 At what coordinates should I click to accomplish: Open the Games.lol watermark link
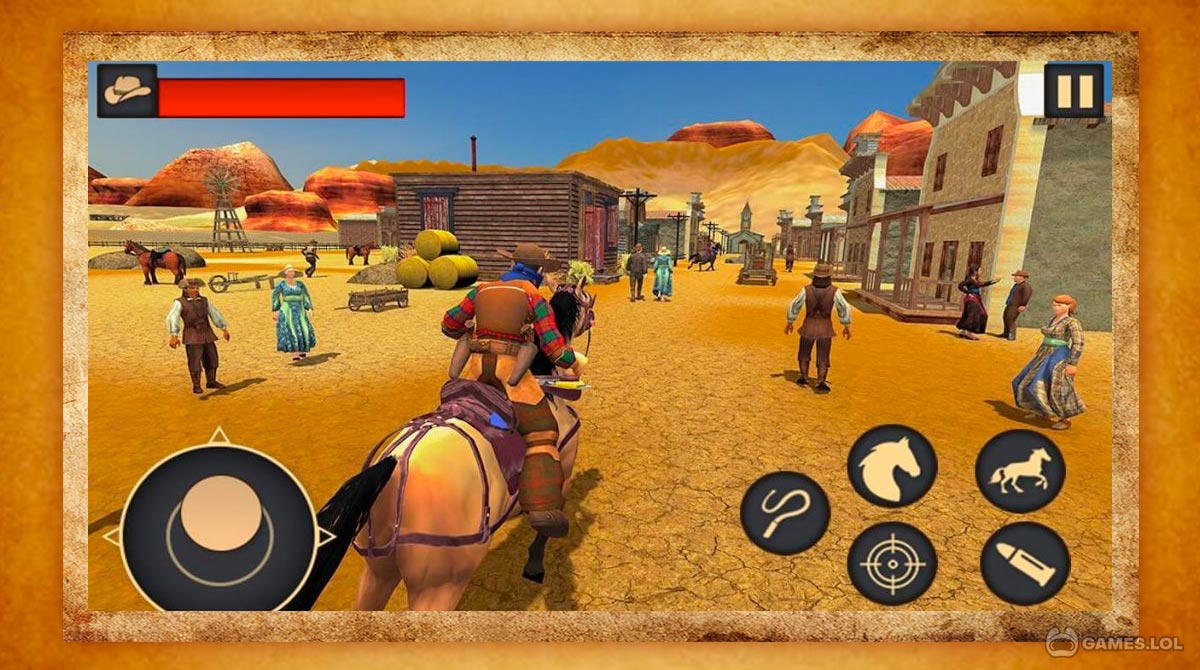[x=1113, y=640]
